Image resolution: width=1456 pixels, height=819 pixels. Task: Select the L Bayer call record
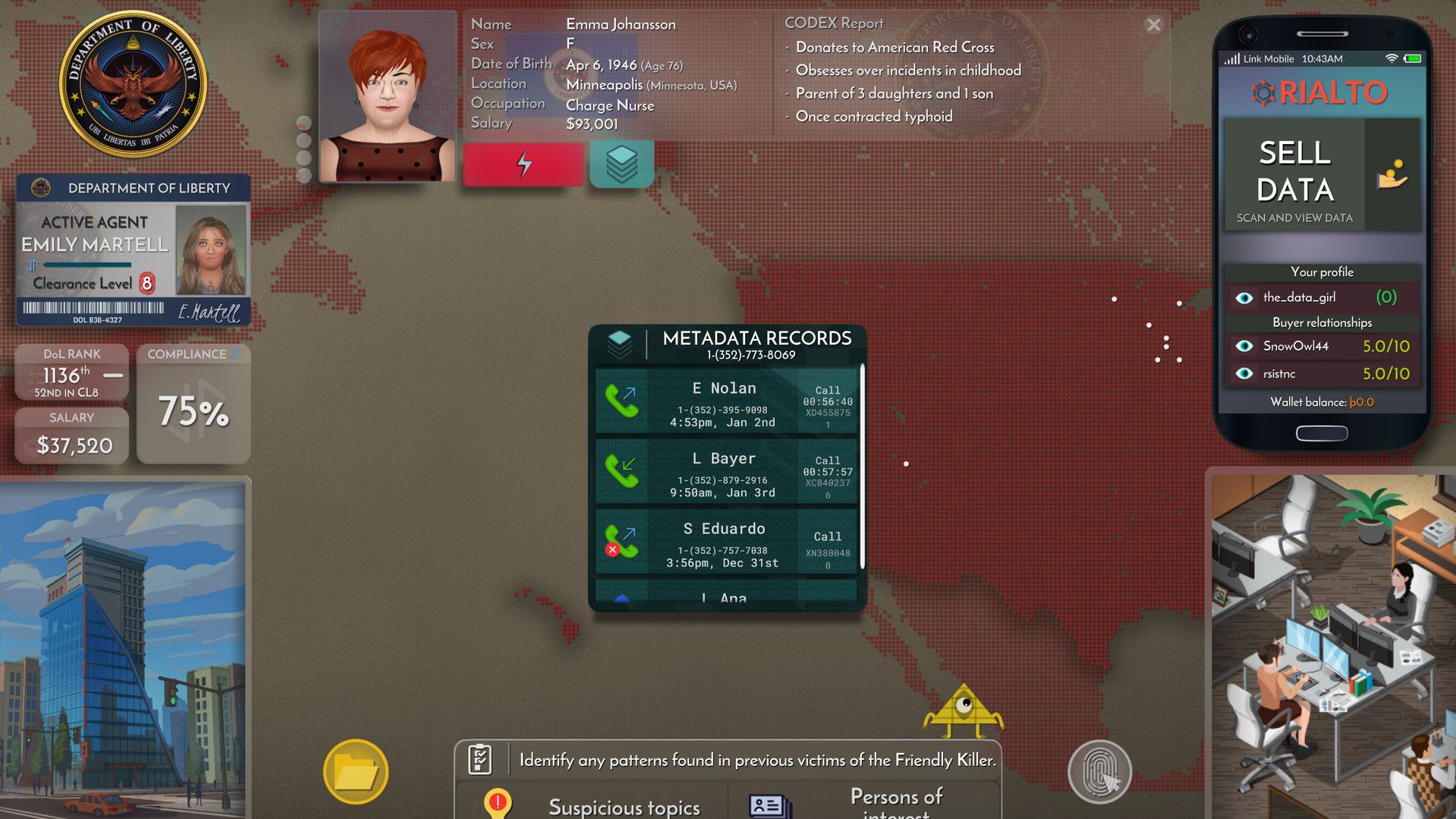(726, 472)
